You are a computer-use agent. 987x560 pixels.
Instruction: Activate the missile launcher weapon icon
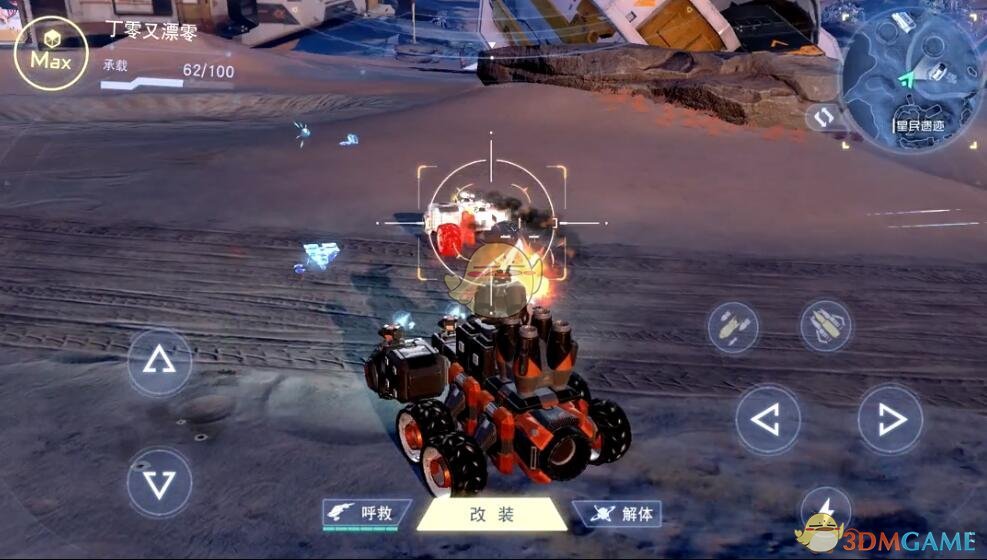coord(825,326)
